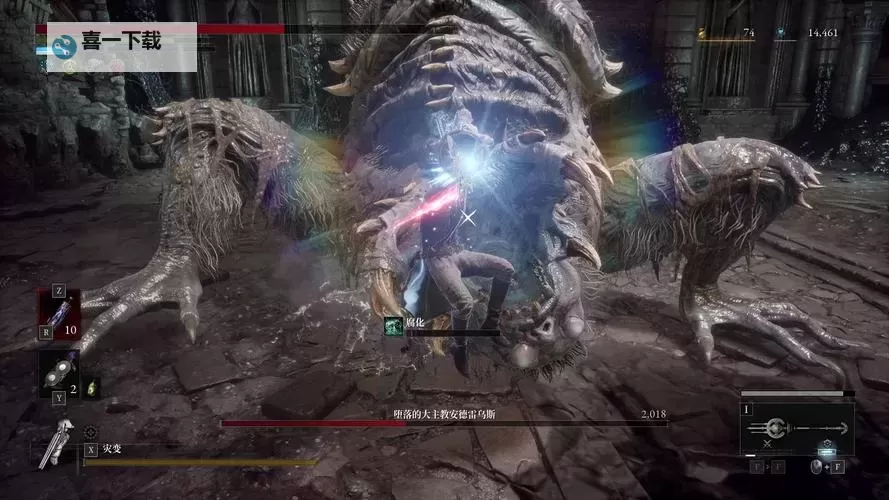Click the glowing fable art icon

[x=826, y=448]
